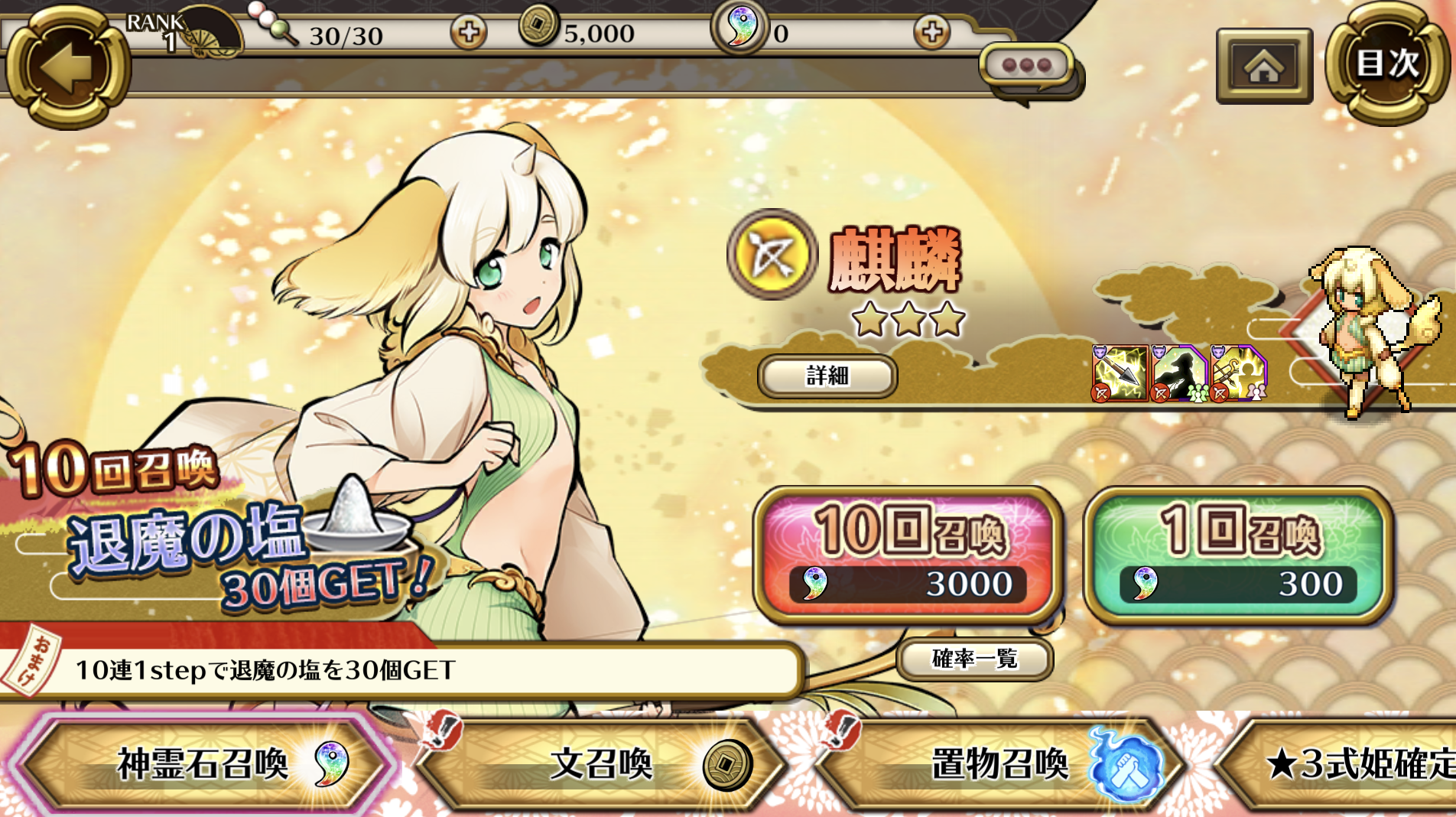Inspect the dark silhouette skill icon
This screenshot has height=817, width=1456.
(x=1178, y=373)
